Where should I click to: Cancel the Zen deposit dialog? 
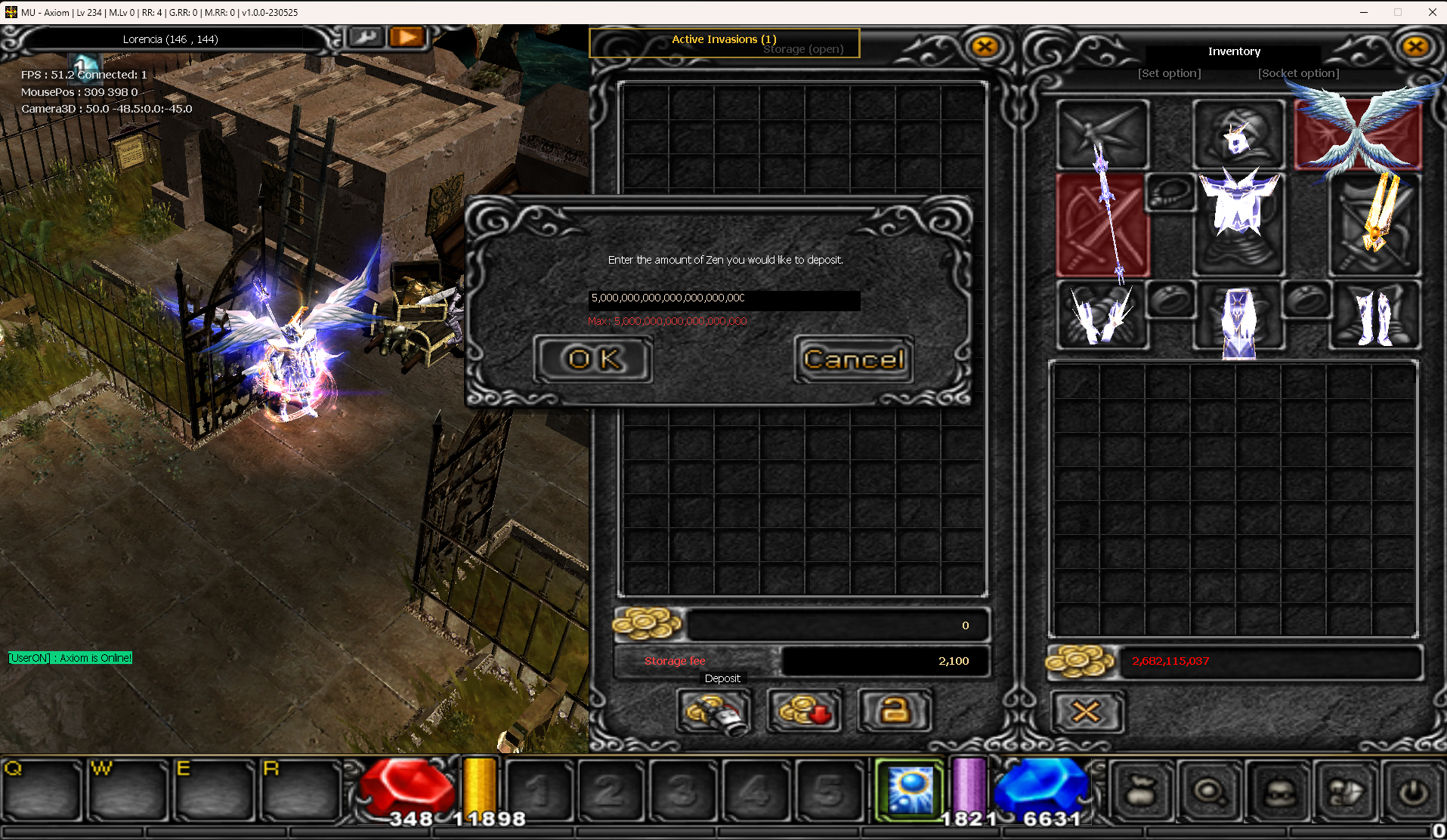(x=854, y=360)
